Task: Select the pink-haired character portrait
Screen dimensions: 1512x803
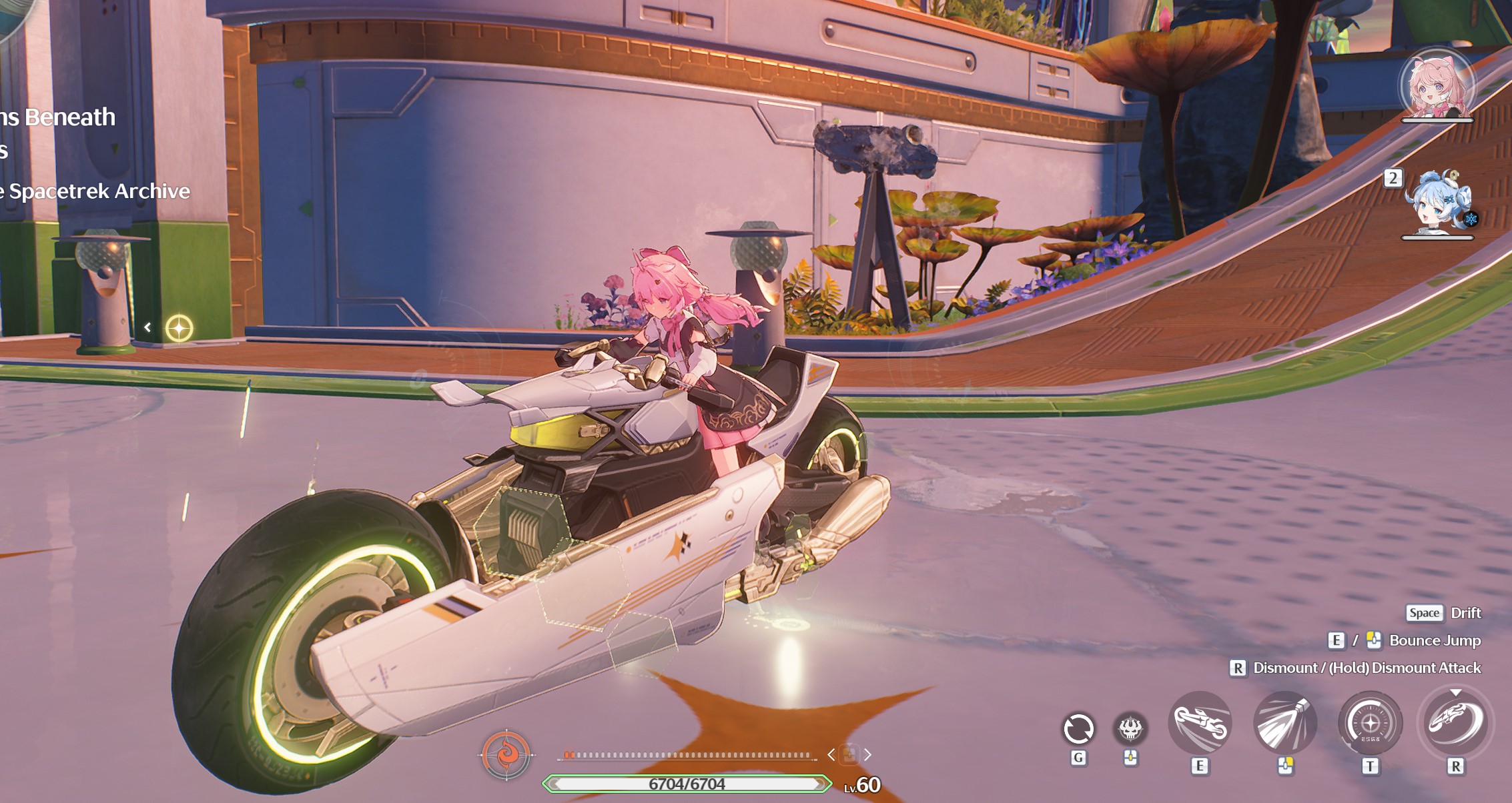Action: tap(1437, 85)
